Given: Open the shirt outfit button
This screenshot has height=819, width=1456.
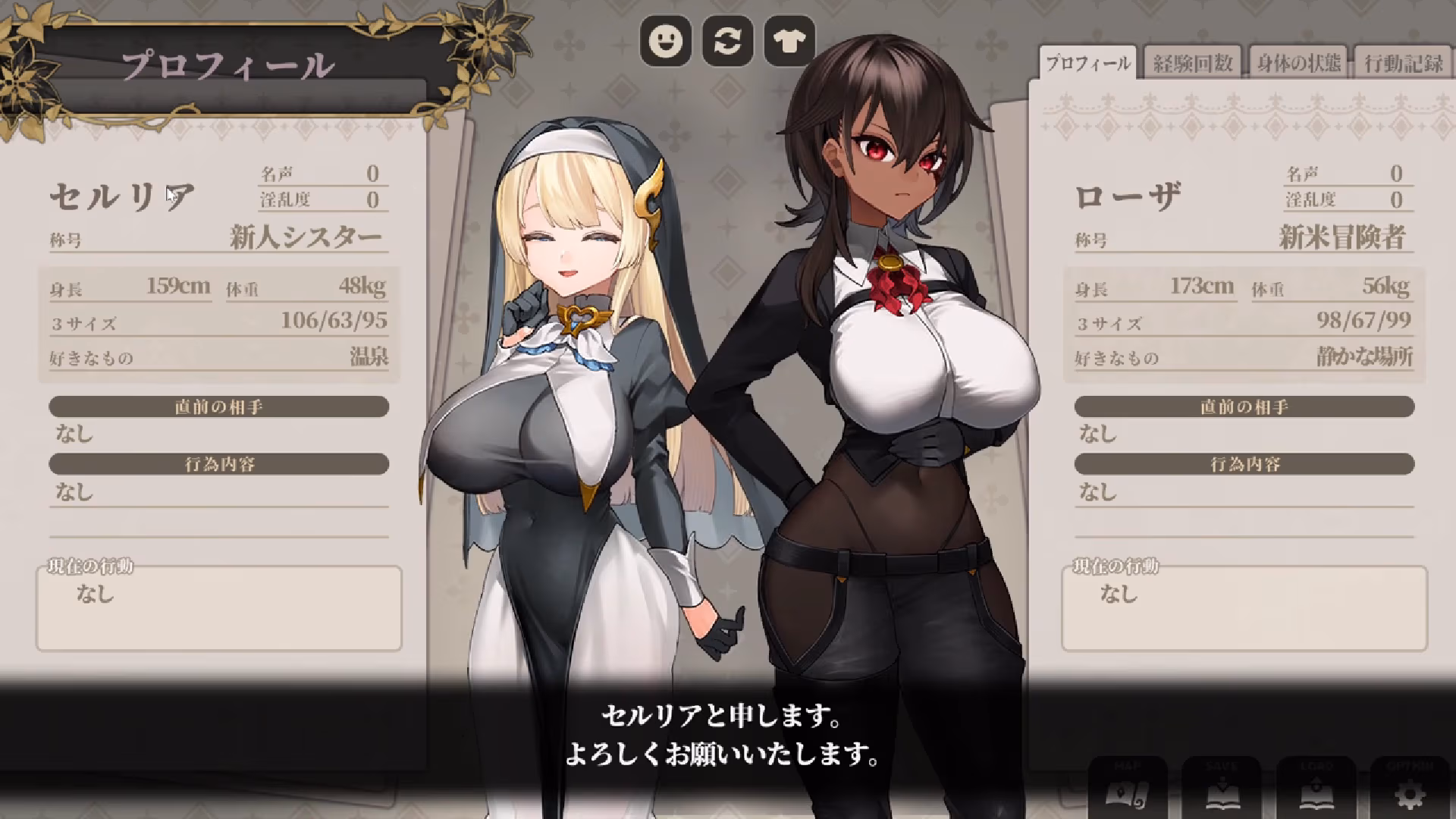Looking at the screenshot, I should coord(789,41).
